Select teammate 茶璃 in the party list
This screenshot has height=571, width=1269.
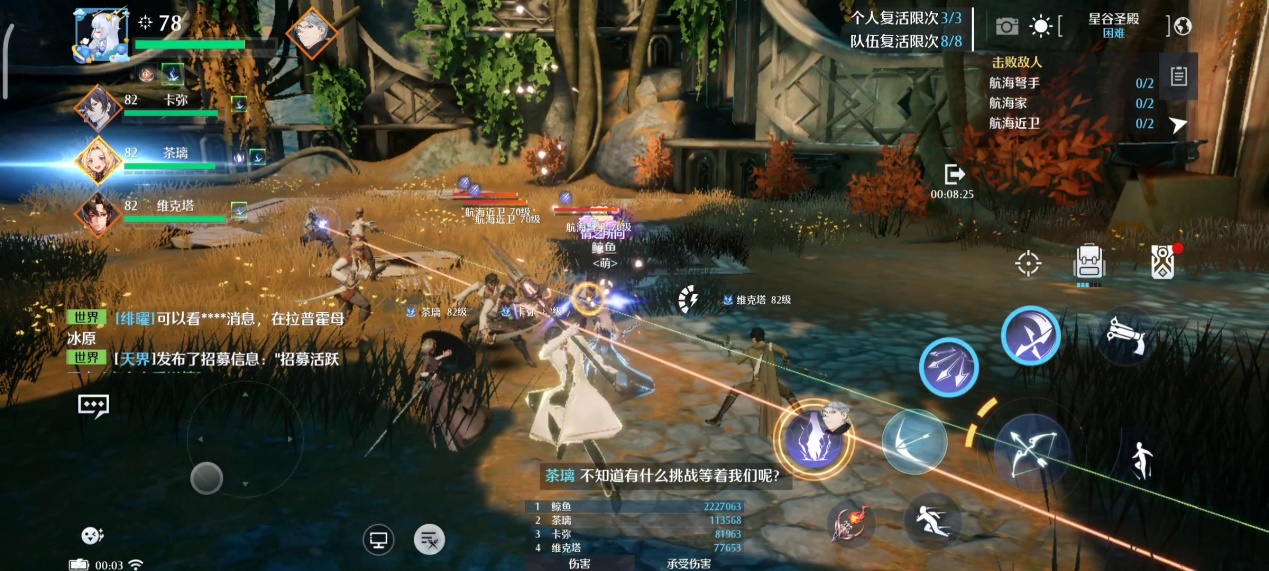(x=100, y=160)
